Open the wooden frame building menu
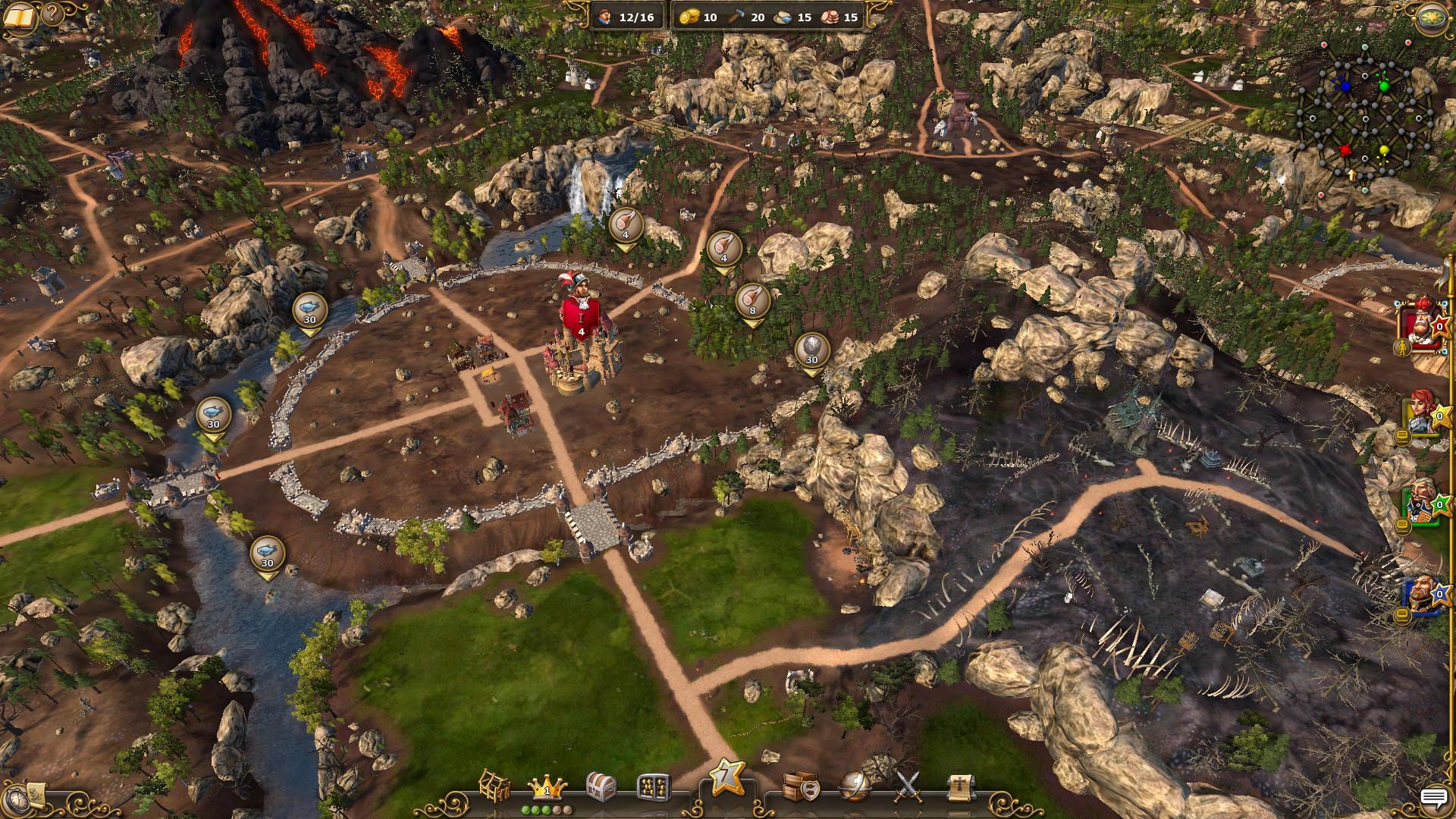This screenshot has height=819, width=1456. click(494, 786)
